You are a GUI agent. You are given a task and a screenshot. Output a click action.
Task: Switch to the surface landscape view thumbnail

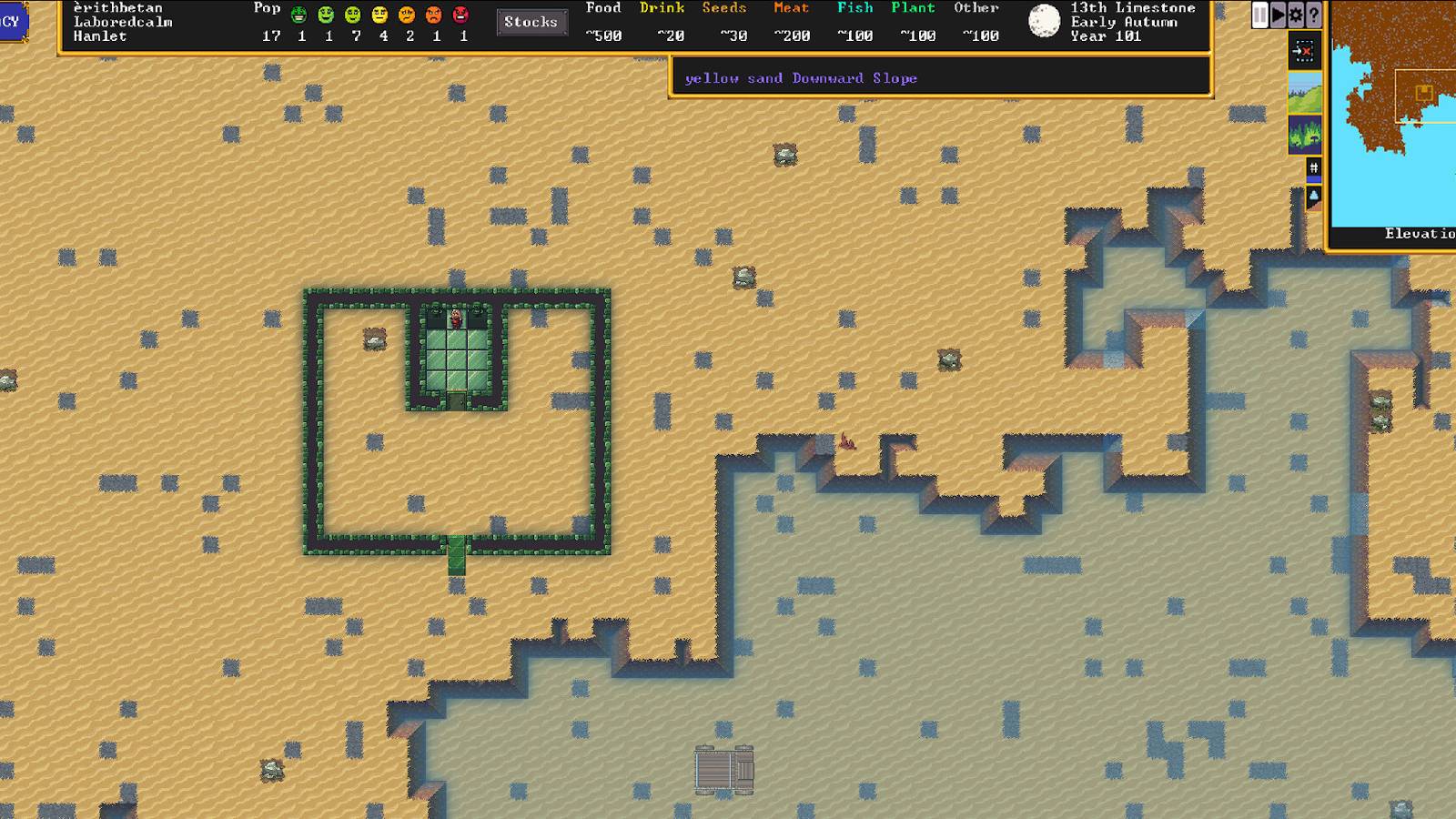(x=1305, y=94)
